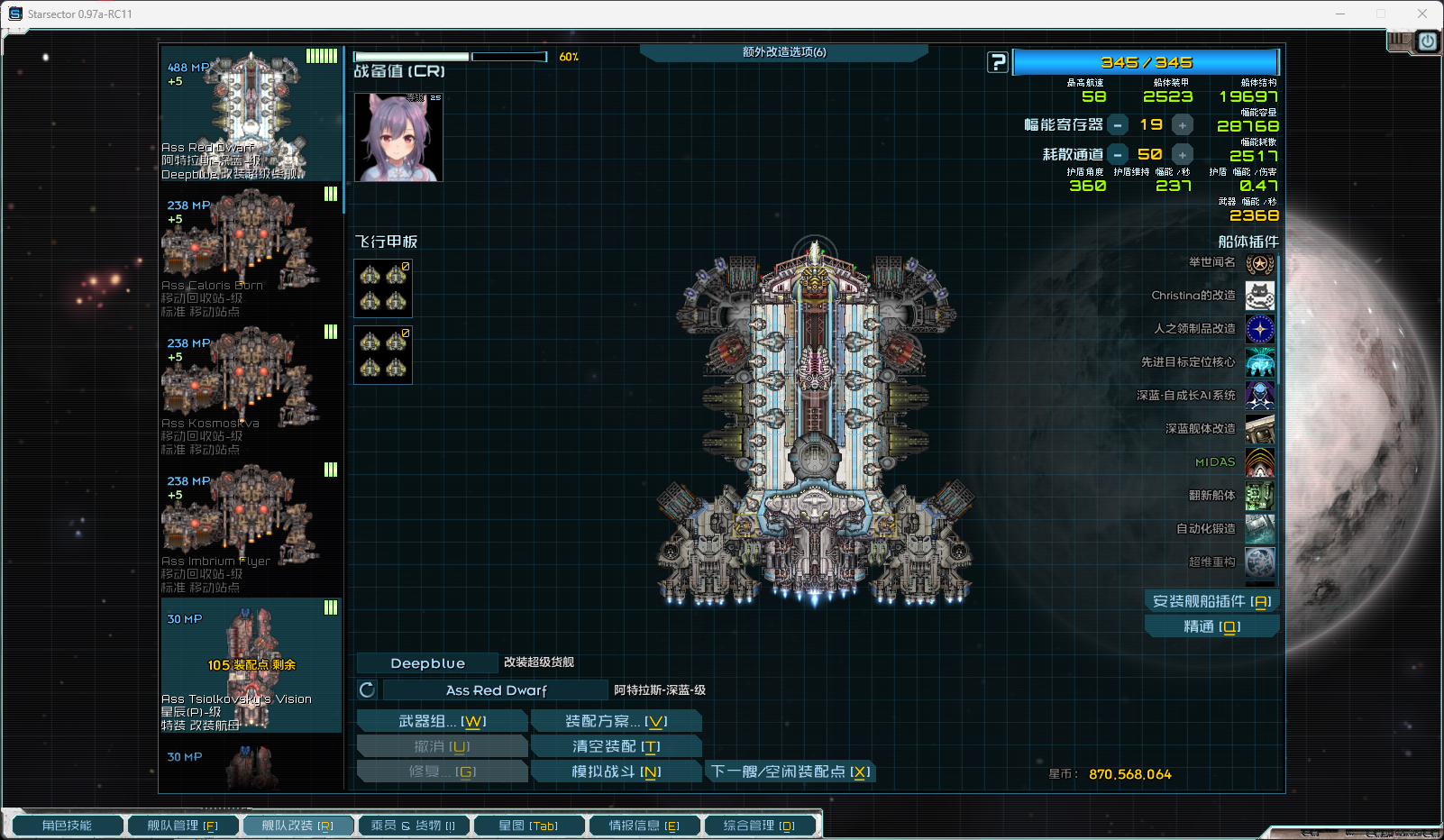The height and width of the screenshot is (840, 1444).
Task: Open 情报信息 intel tab
Action: coord(644,826)
